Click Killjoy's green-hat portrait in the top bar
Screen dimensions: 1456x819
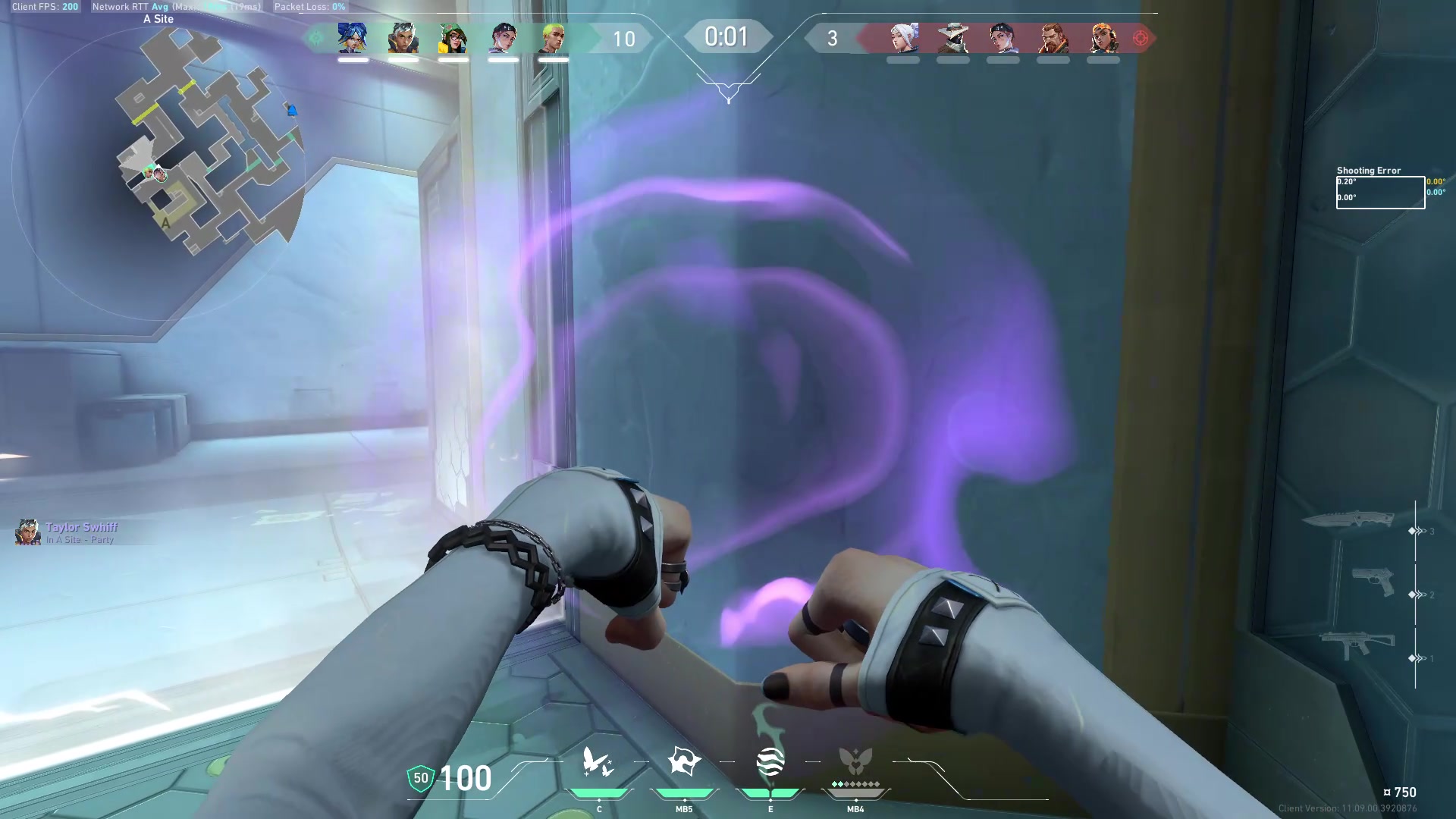(x=453, y=38)
